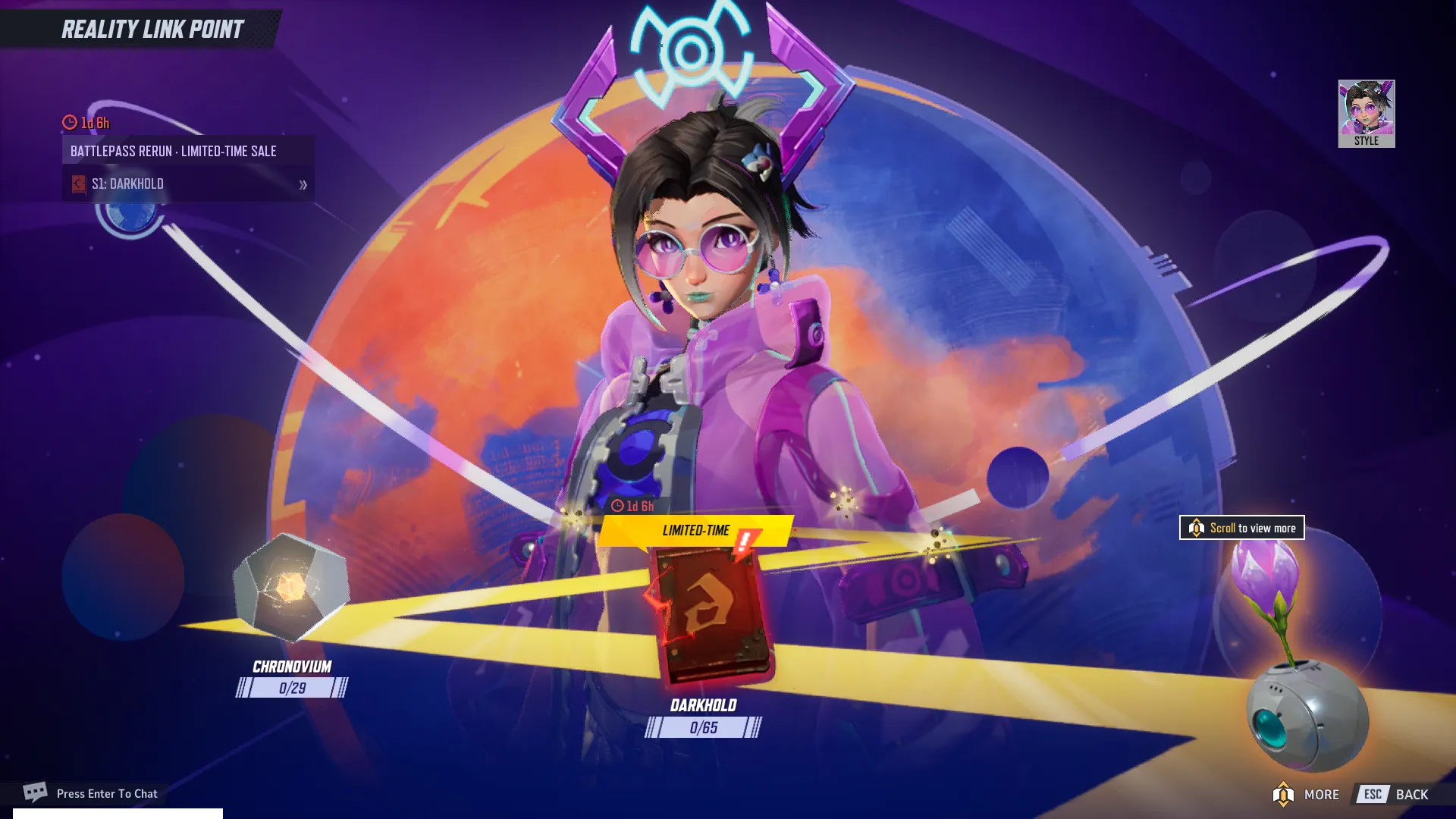
Task: Open the Scroll to view more link
Action: click(1241, 528)
